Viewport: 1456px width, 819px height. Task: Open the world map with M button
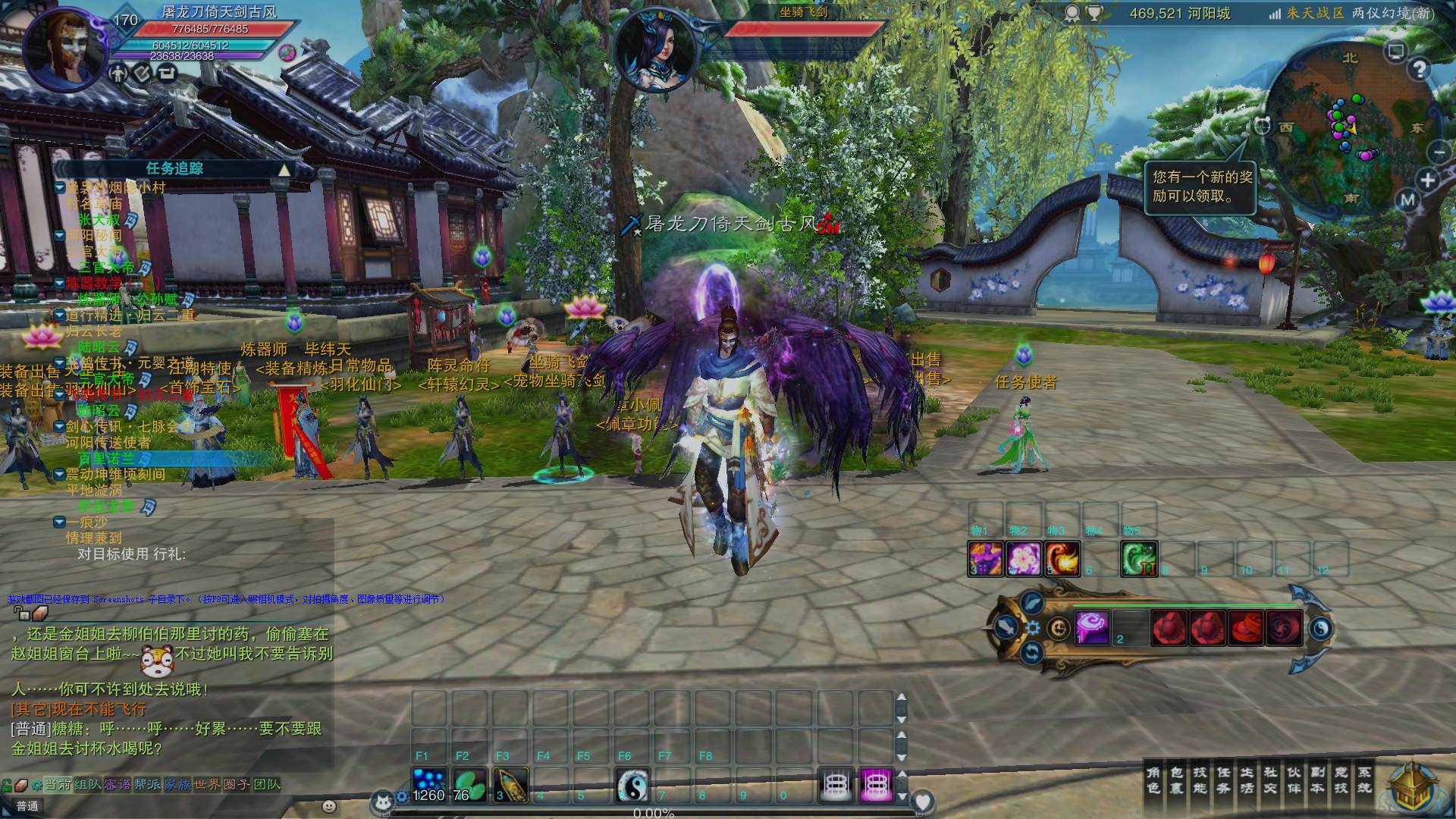[1408, 200]
